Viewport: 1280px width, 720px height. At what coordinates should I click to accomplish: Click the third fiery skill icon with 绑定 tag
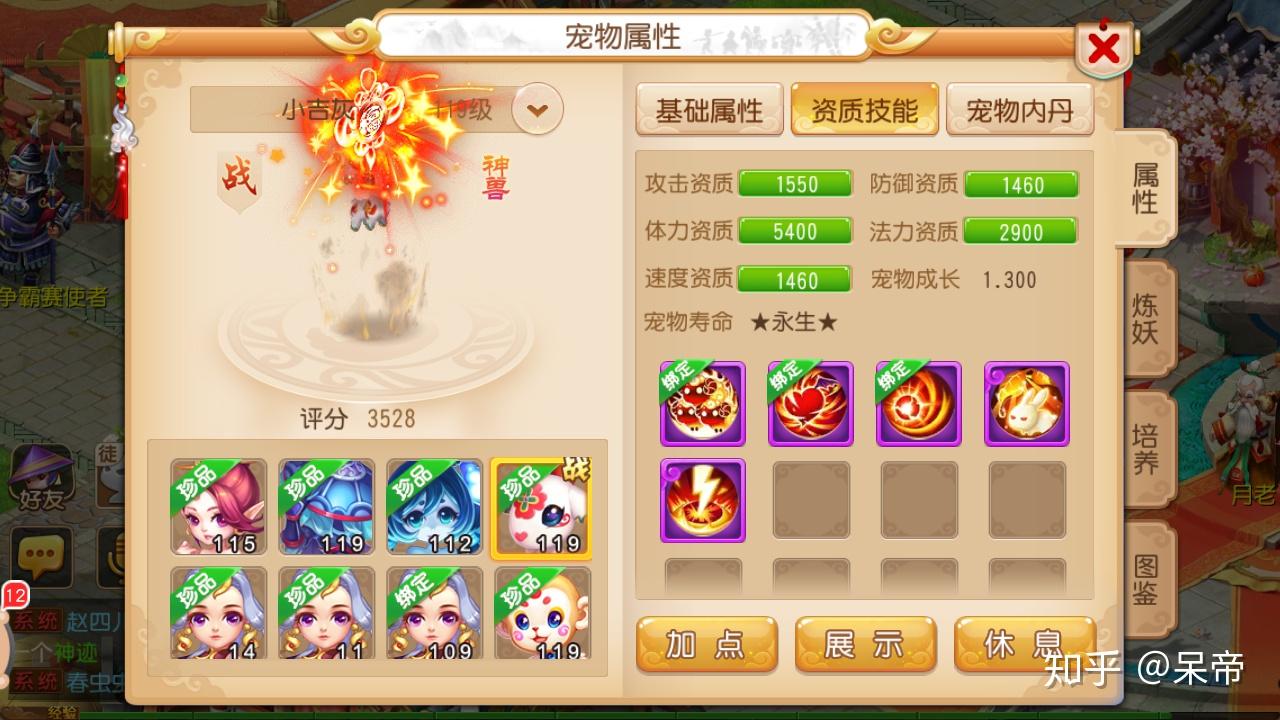(x=917, y=404)
